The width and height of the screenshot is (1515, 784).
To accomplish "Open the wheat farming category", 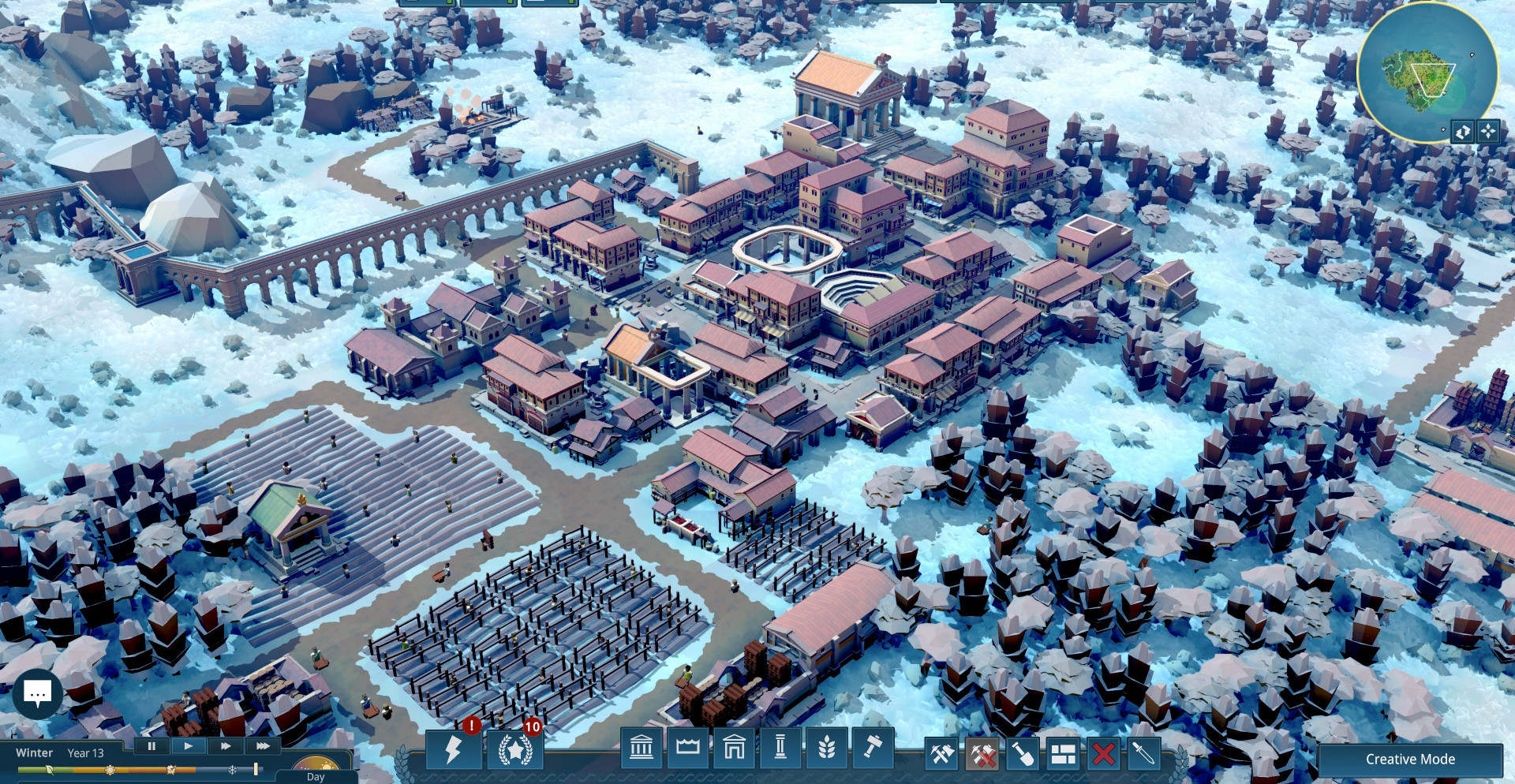I will 826,747.
